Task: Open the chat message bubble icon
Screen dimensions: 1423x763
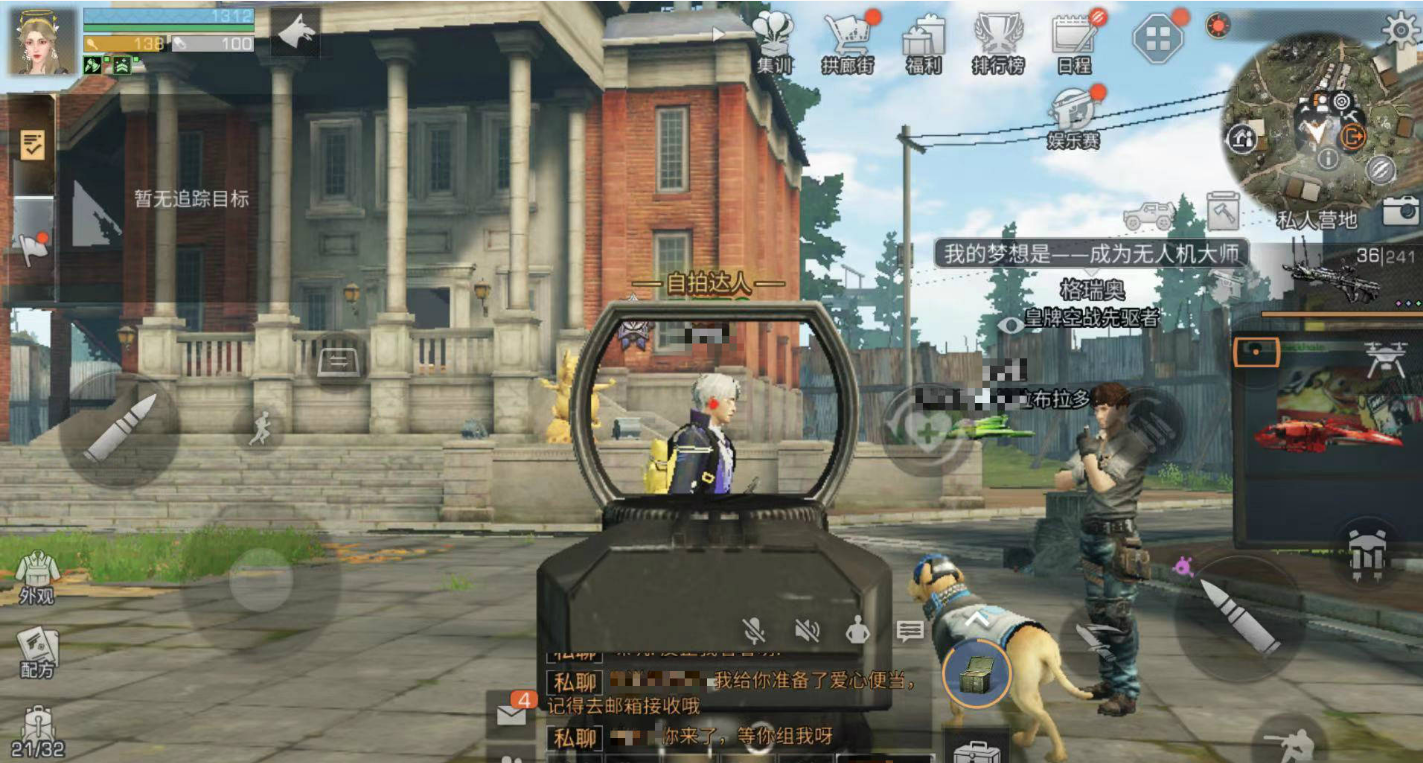Action: pos(910,631)
